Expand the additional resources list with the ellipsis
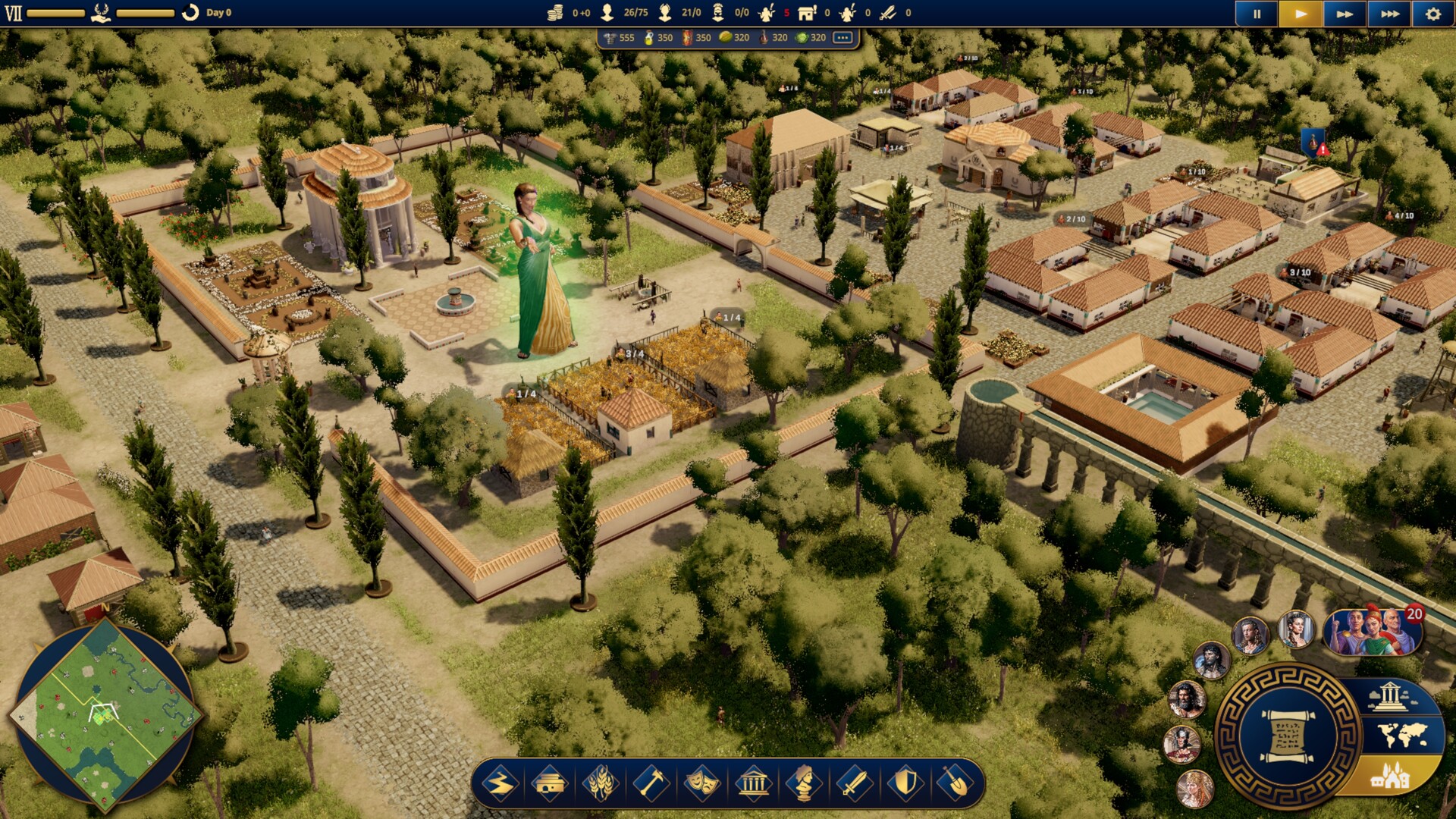Viewport: 1456px width, 819px height. pyautogui.click(x=840, y=36)
